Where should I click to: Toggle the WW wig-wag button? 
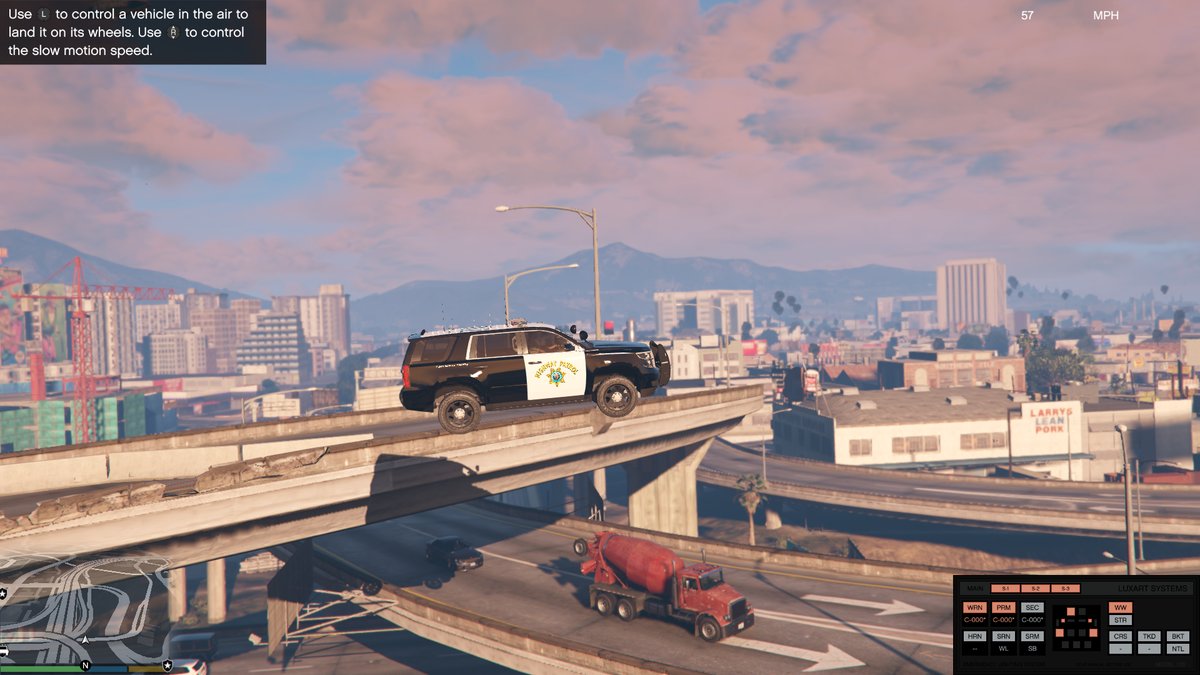coord(1120,607)
